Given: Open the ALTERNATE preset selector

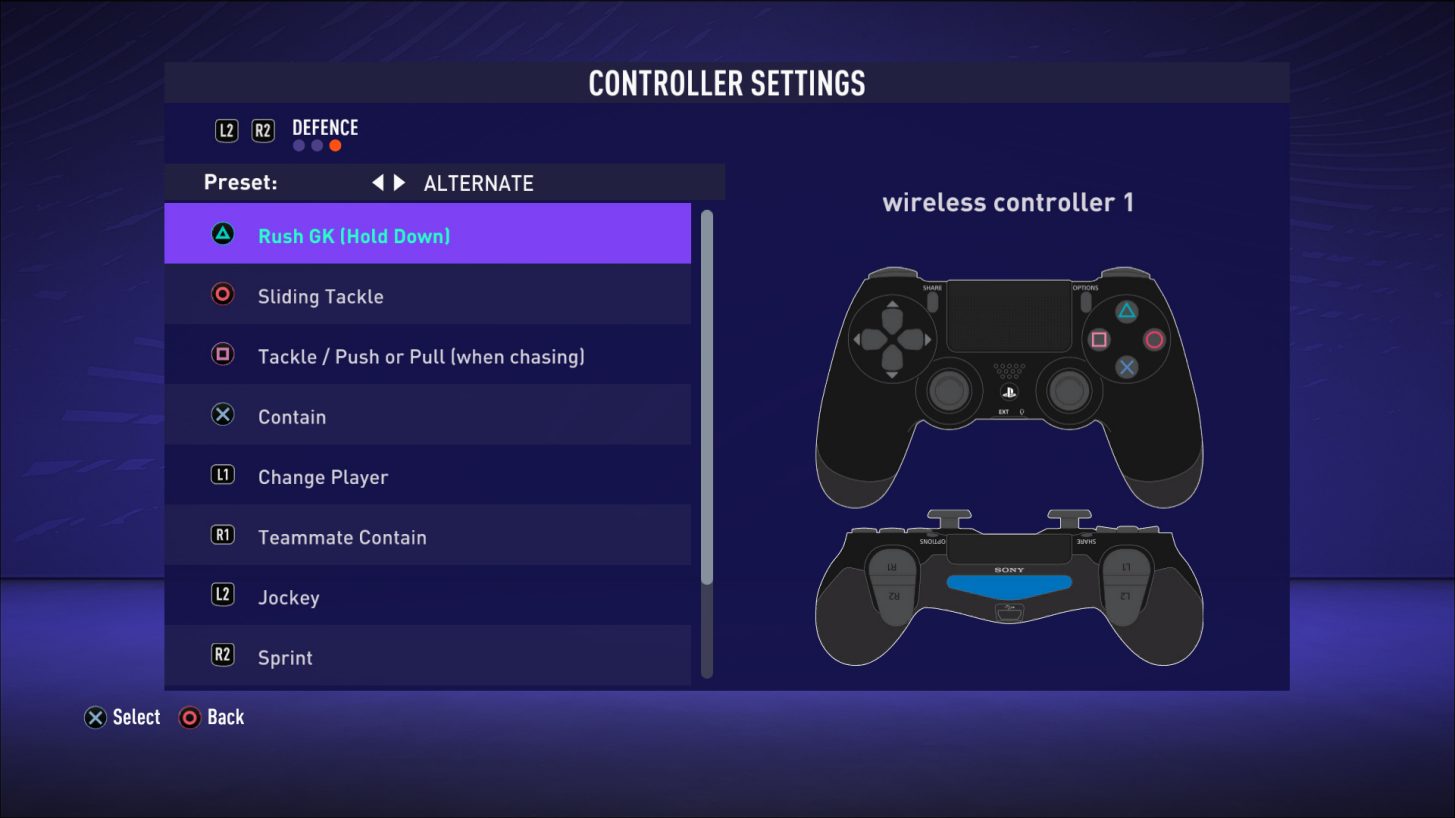Looking at the screenshot, I should (x=478, y=182).
